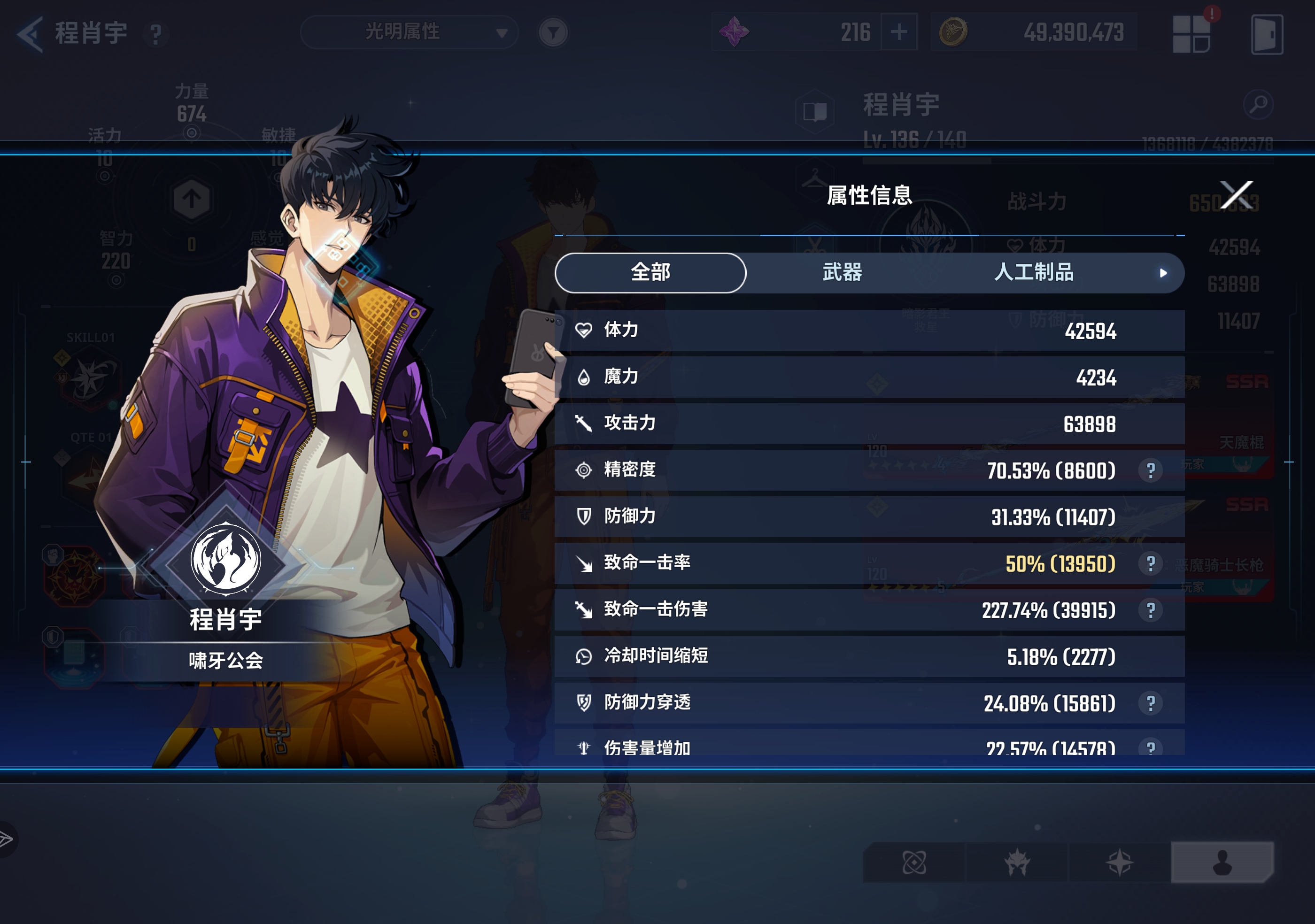Click the question mark beside 程肖宇
The image size is (1315, 924).
[x=156, y=34]
